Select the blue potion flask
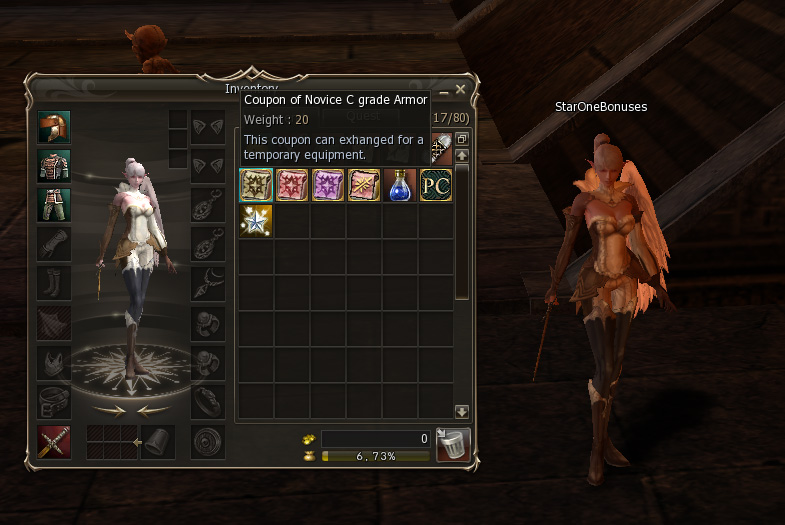The width and height of the screenshot is (785, 525). [x=400, y=185]
